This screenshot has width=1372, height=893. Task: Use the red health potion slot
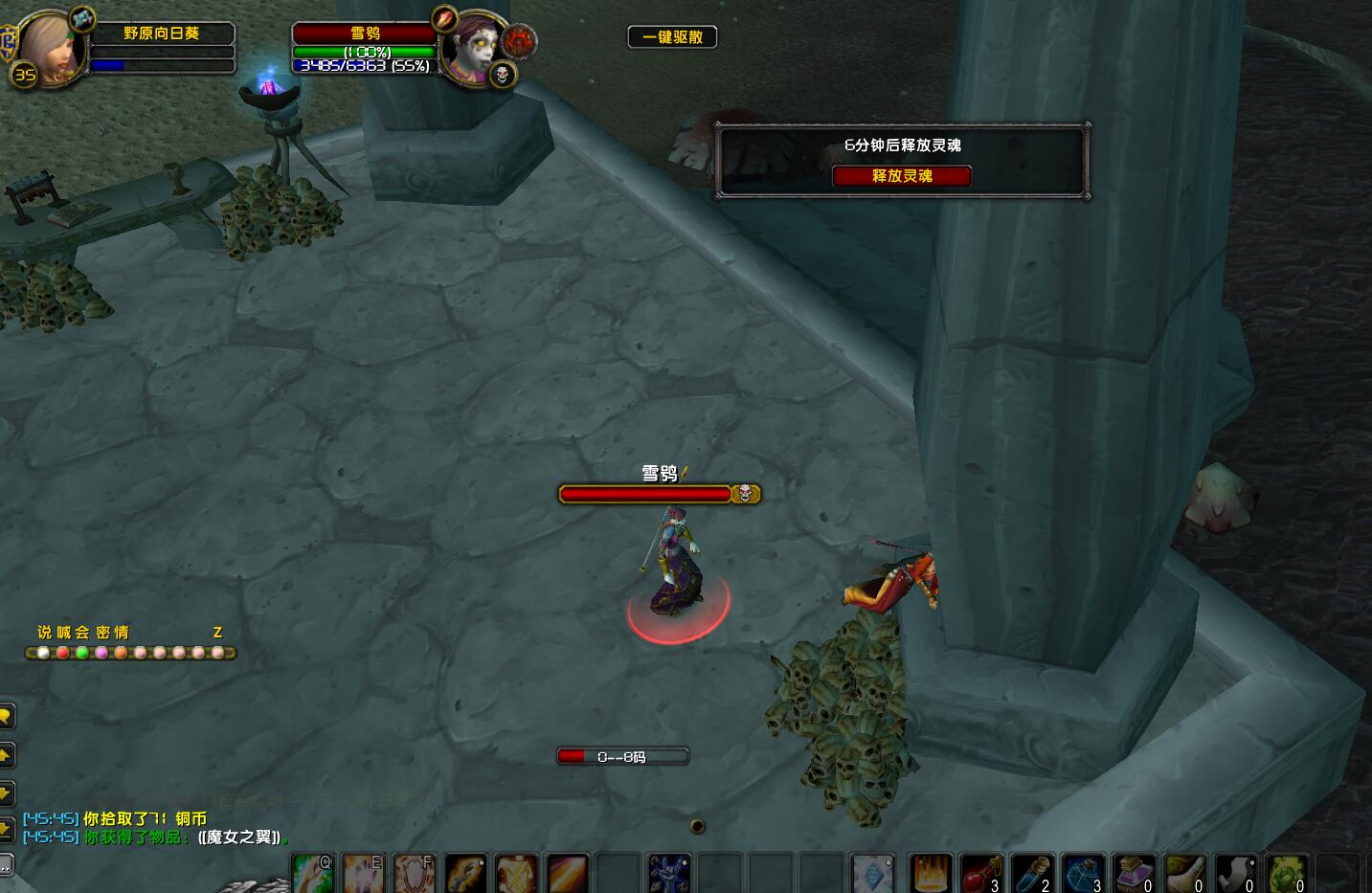(981, 875)
